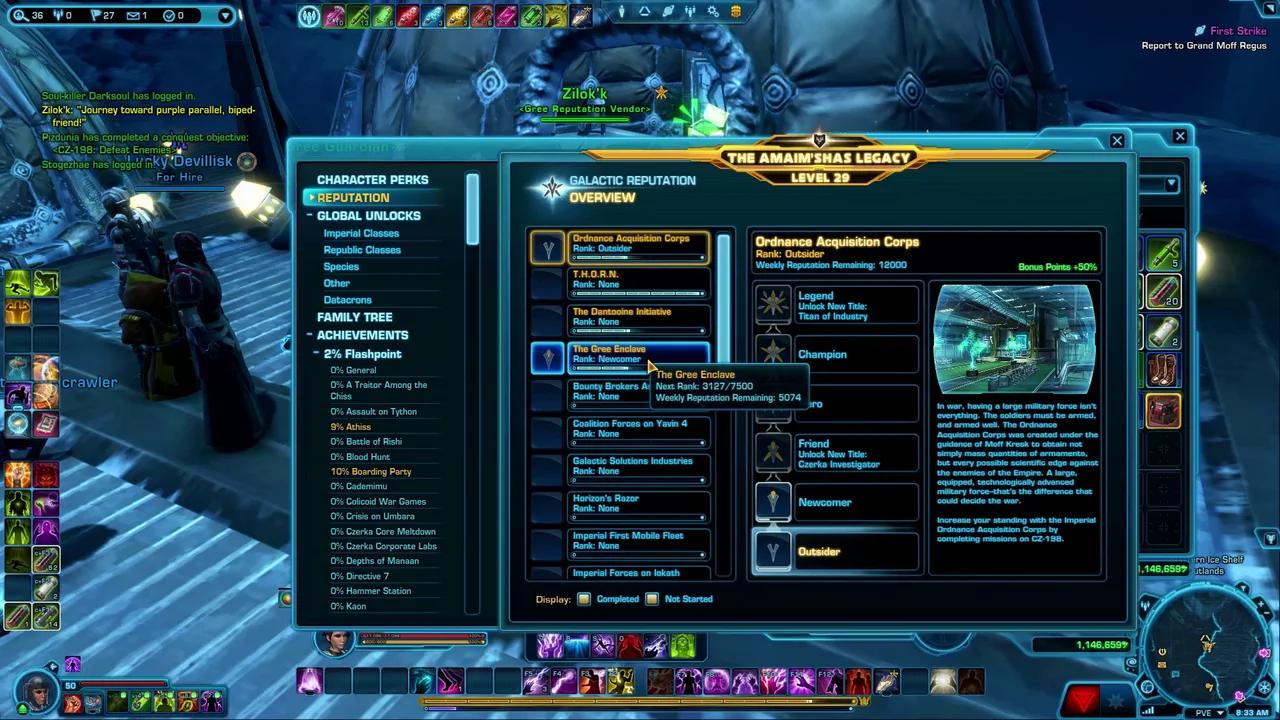Click the Report to Grand Moff Regus link
The height and width of the screenshot is (720, 1280).
tap(1204, 45)
